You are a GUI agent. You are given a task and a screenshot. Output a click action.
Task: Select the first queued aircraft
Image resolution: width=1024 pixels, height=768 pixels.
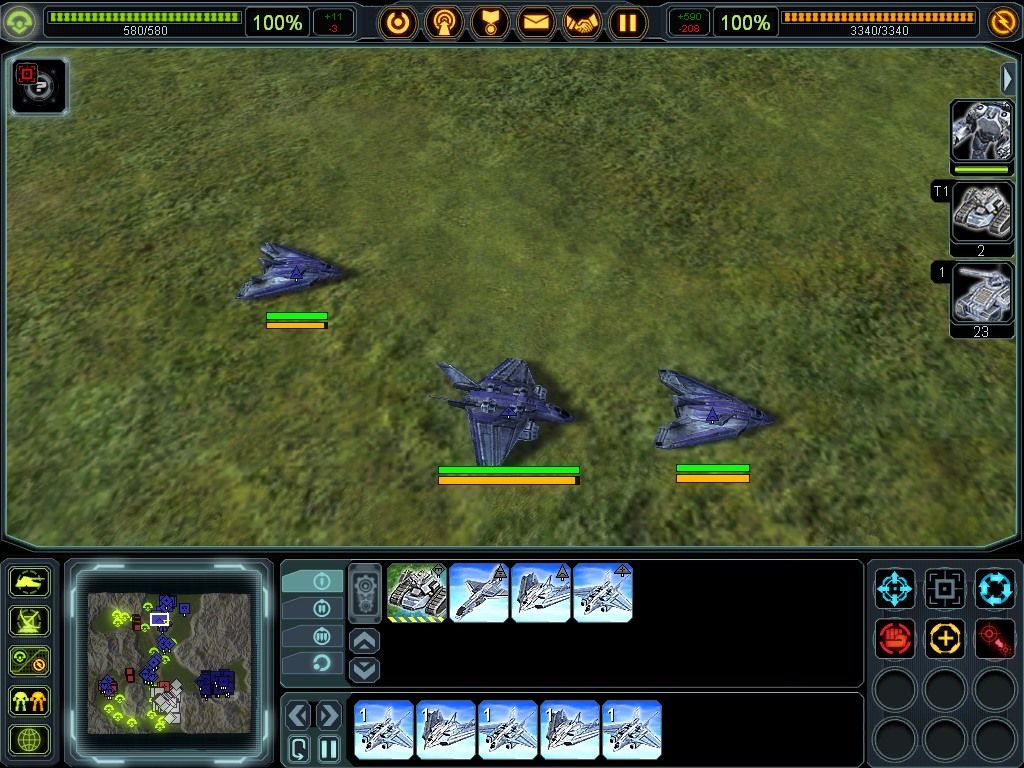pyautogui.click(x=385, y=730)
